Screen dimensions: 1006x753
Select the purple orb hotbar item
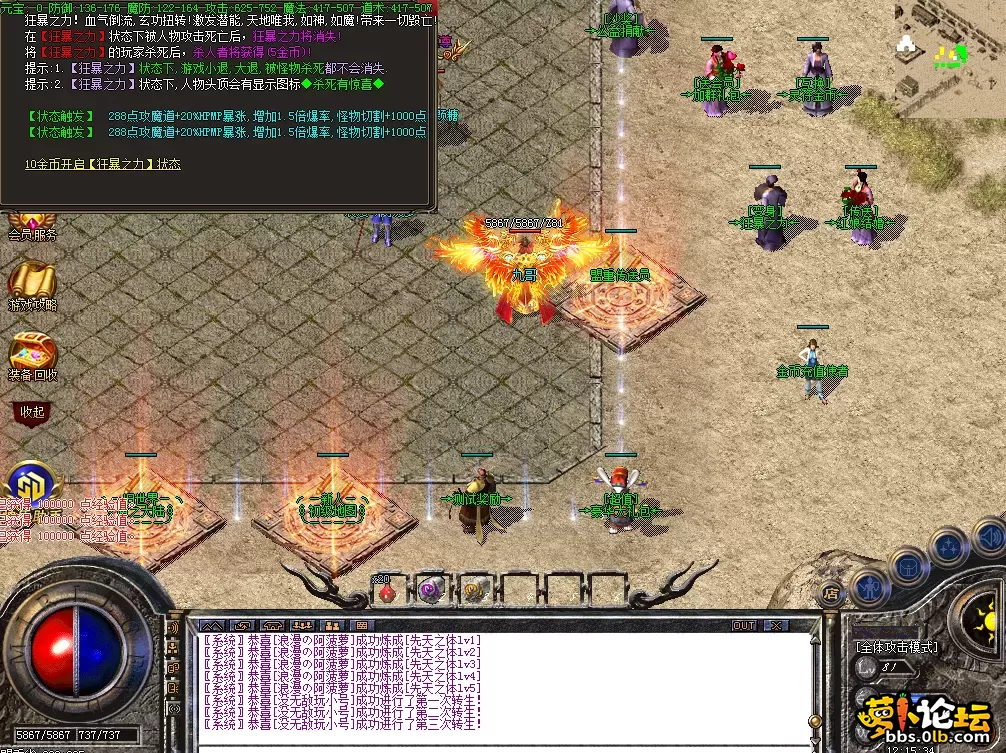[x=432, y=590]
